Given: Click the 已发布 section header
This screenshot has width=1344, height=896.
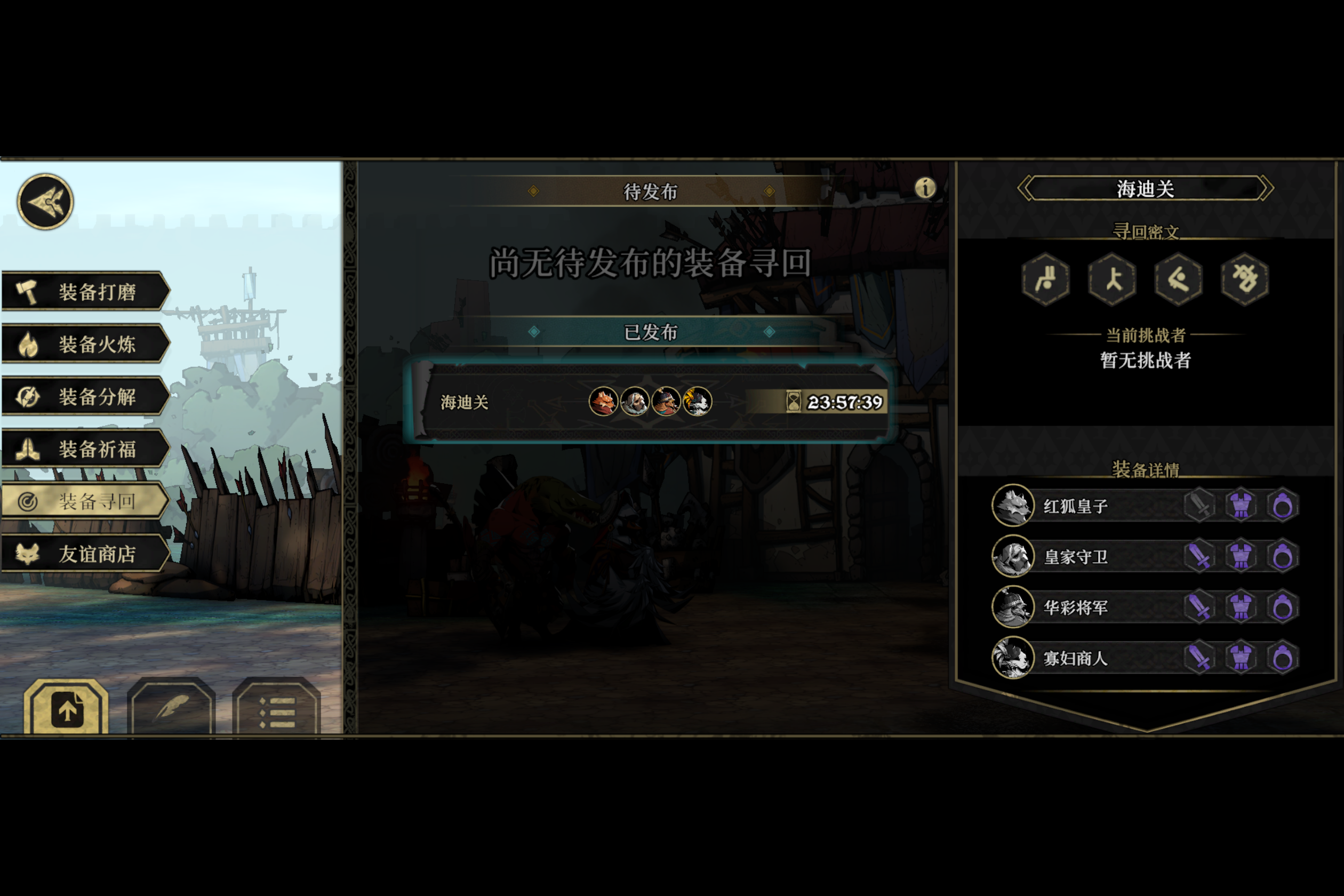Looking at the screenshot, I should [650, 332].
